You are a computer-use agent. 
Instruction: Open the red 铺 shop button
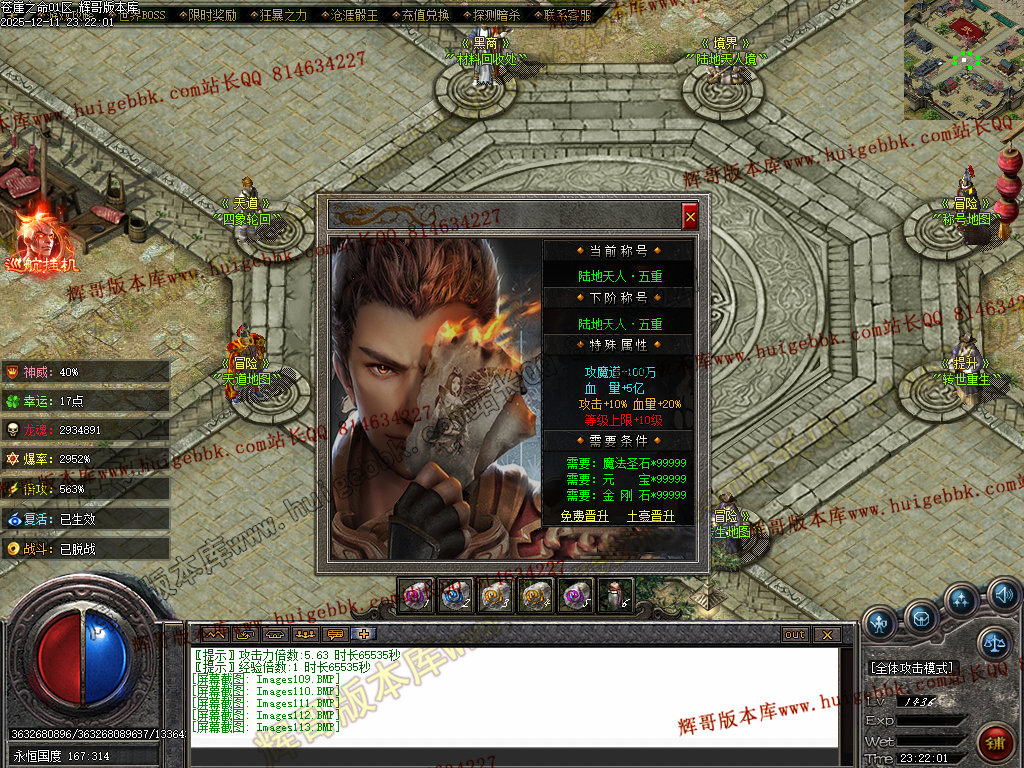(x=994, y=742)
